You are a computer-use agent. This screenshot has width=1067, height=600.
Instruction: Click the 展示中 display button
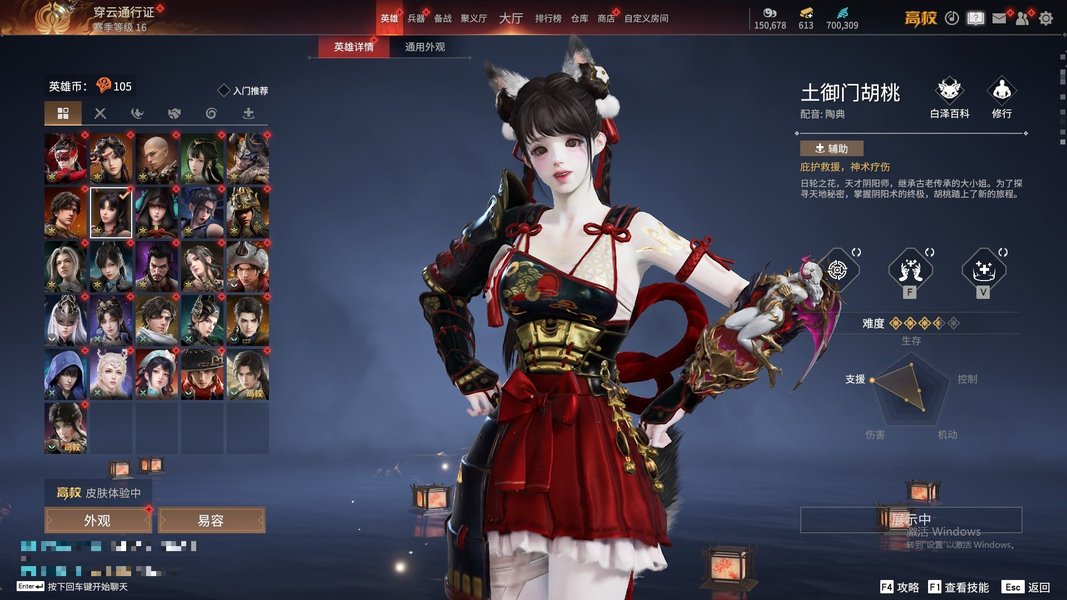tap(910, 520)
